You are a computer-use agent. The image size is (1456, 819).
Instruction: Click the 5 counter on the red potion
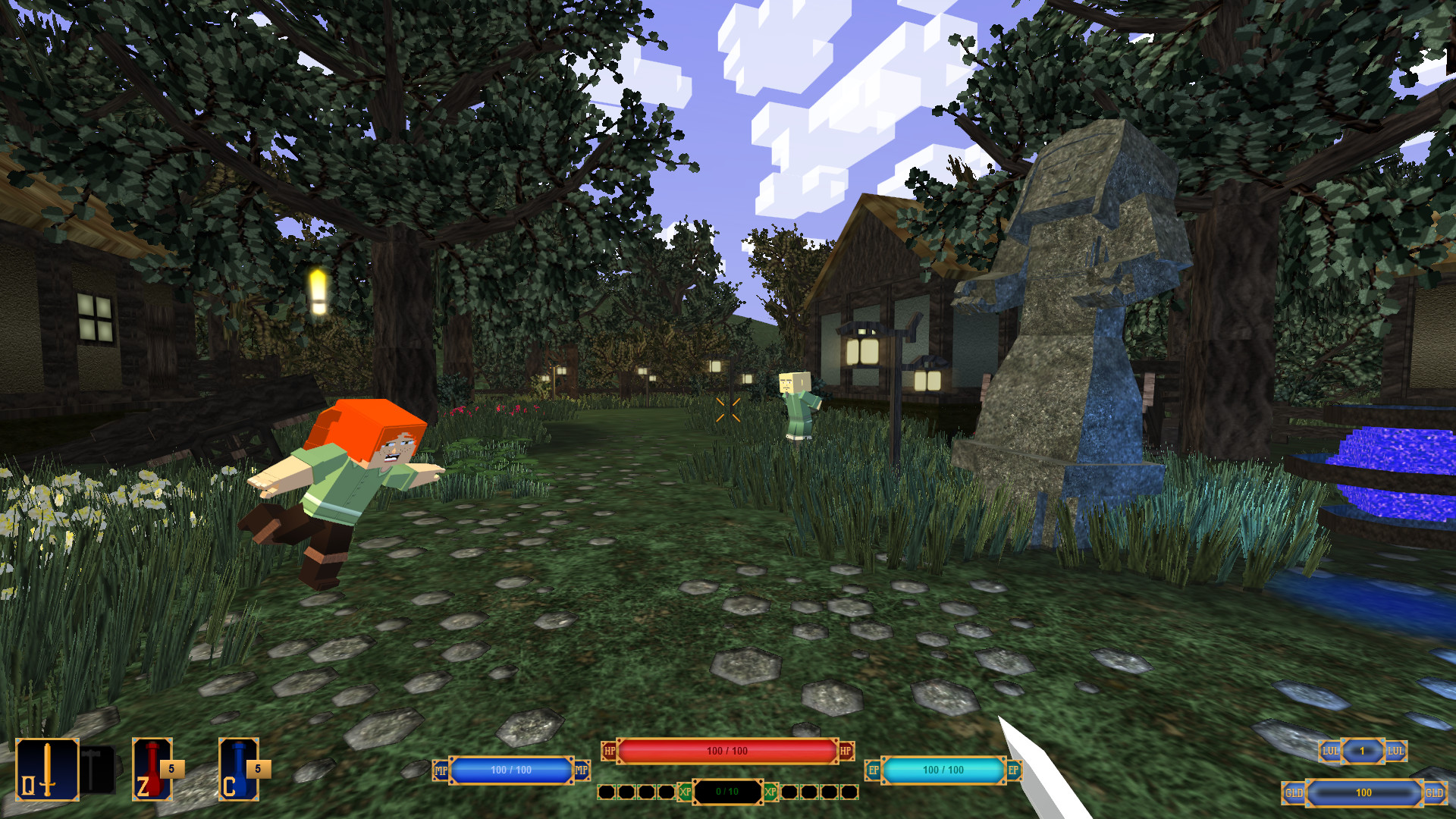tap(171, 767)
